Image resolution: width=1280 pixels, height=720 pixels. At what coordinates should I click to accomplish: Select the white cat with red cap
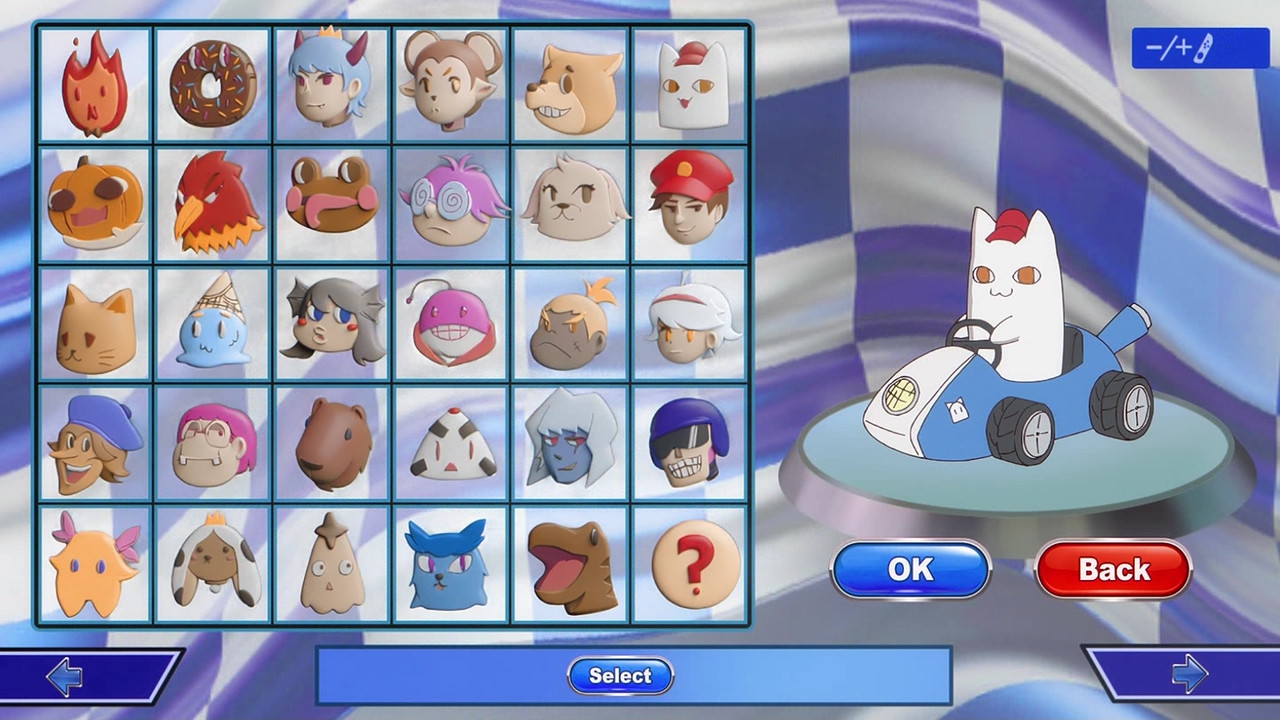691,84
